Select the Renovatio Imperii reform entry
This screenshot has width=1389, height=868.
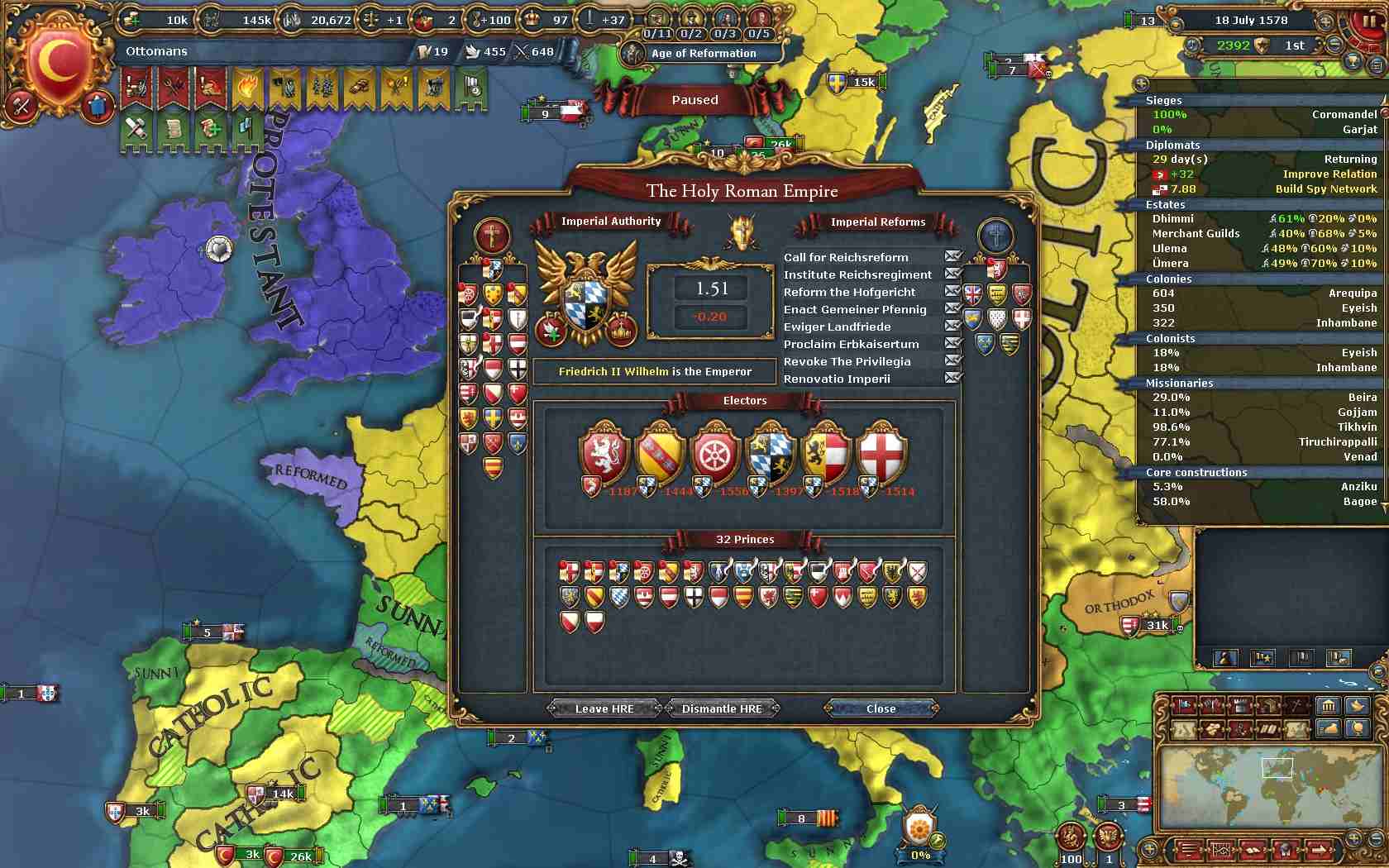coord(837,379)
